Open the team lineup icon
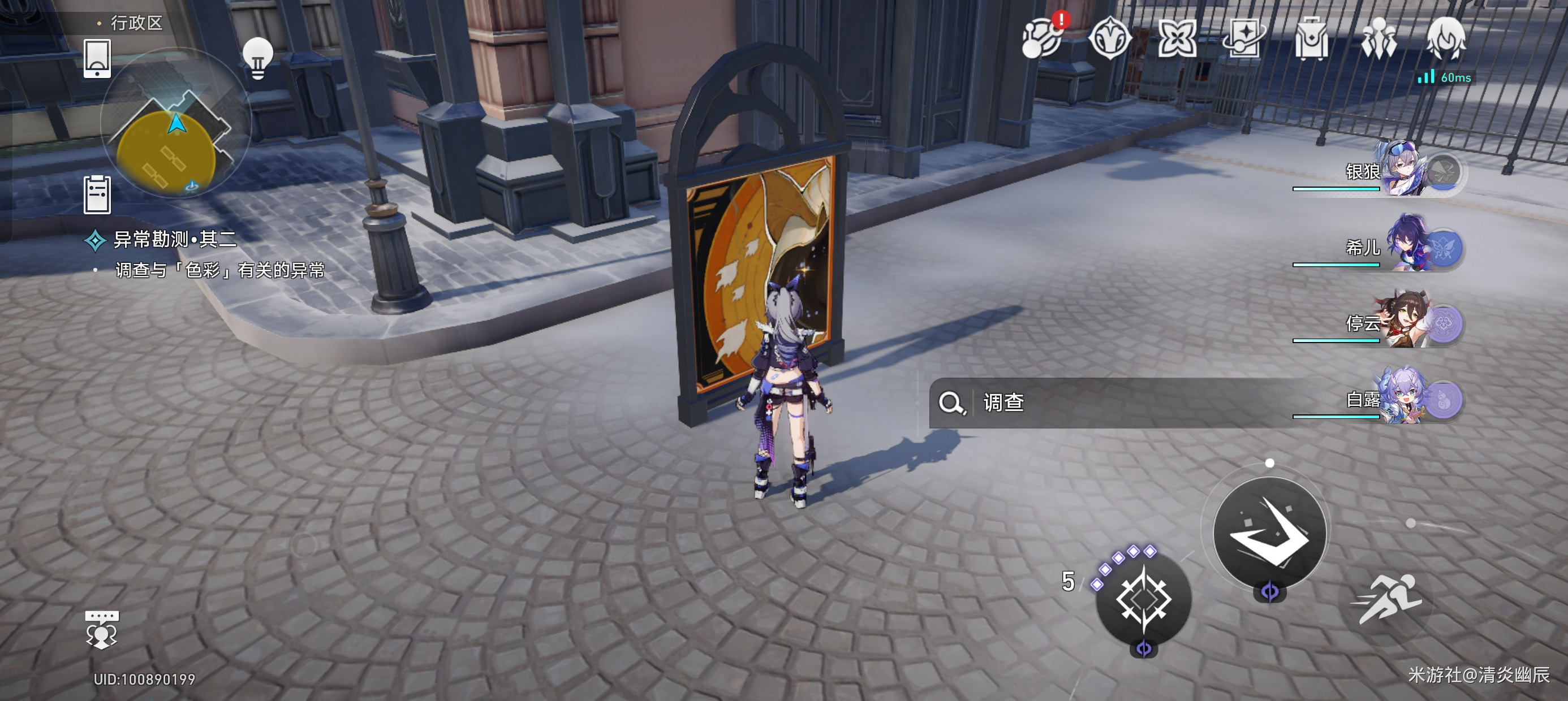 [1379, 38]
